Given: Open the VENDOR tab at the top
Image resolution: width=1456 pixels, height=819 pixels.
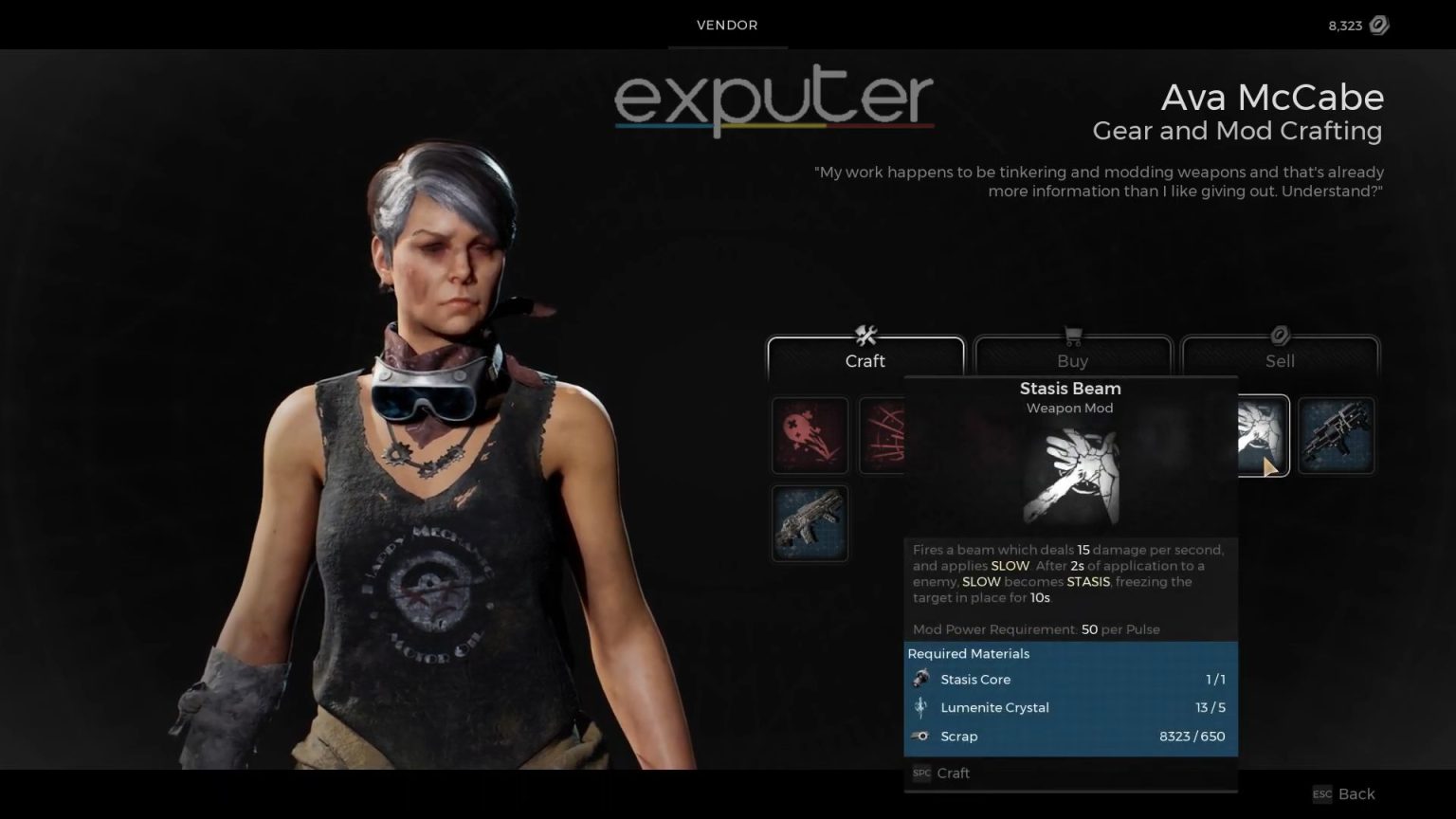Looking at the screenshot, I should (x=727, y=26).
